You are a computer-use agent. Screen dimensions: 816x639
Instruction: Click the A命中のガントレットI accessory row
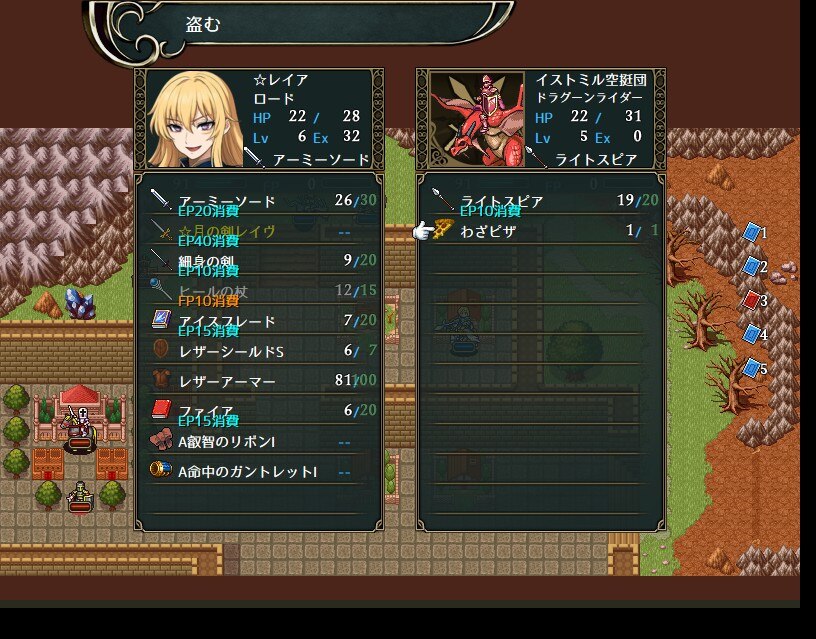click(x=260, y=470)
